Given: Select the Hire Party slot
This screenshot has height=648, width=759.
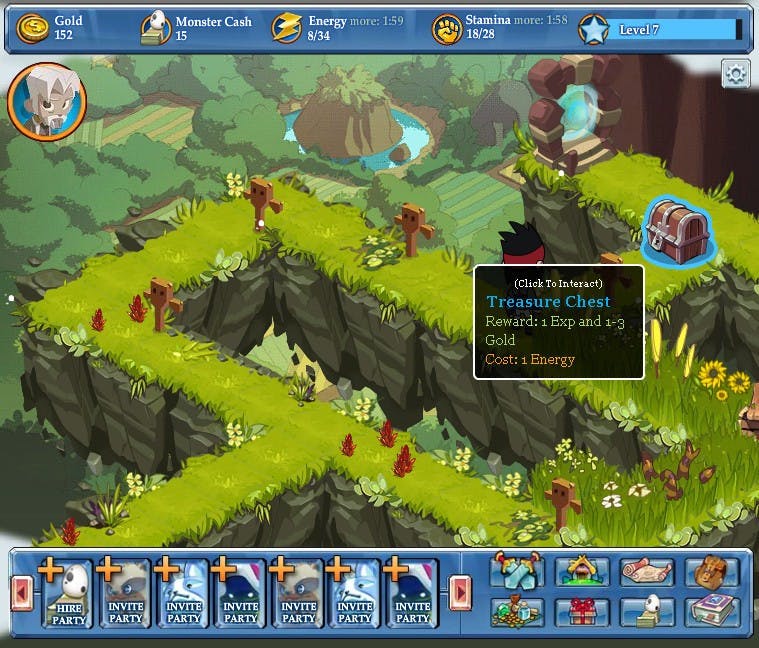Looking at the screenshot, I should point(68,594).
